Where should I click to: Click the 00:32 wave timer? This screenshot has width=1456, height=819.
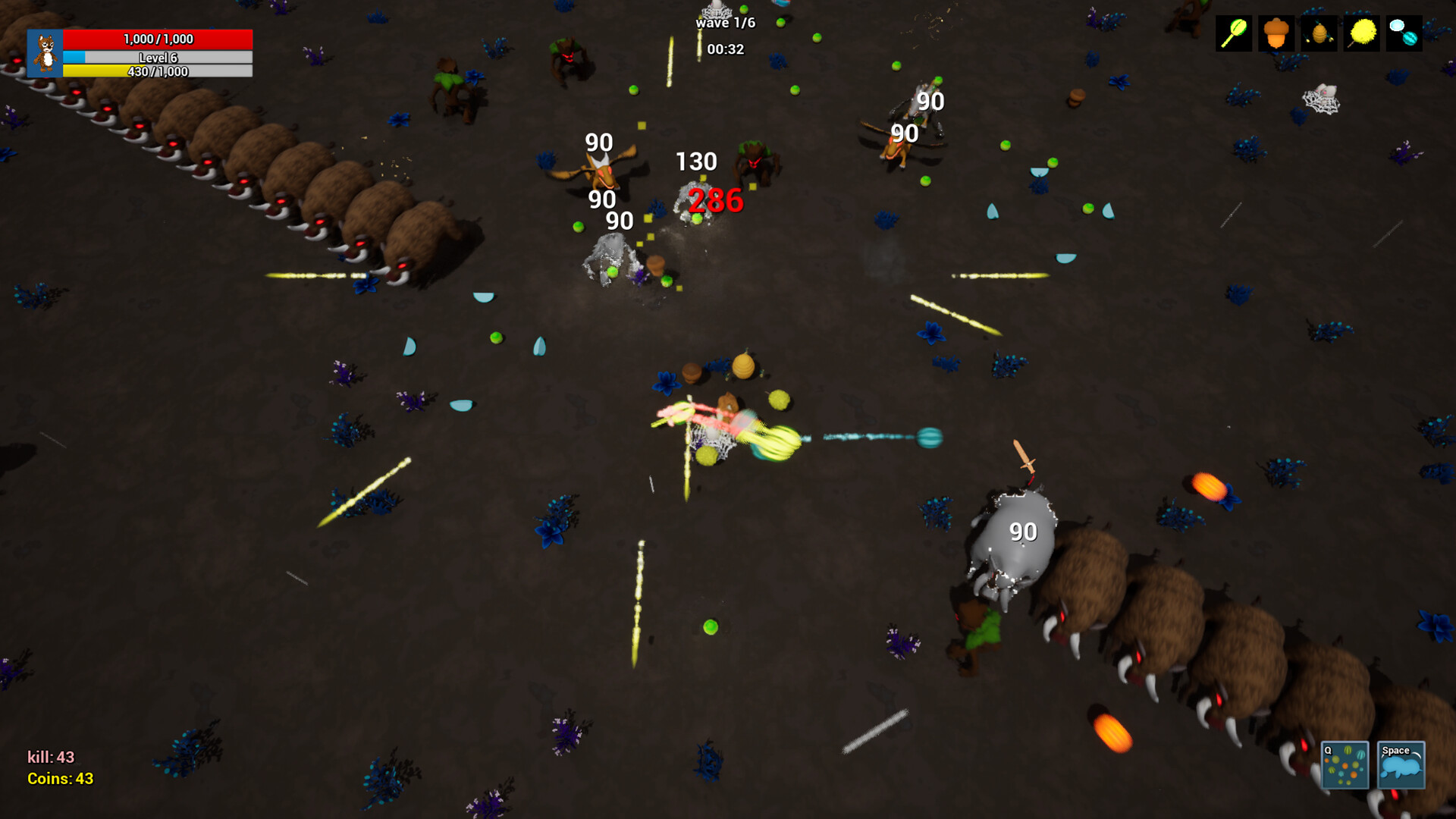[x=725, y=49]
